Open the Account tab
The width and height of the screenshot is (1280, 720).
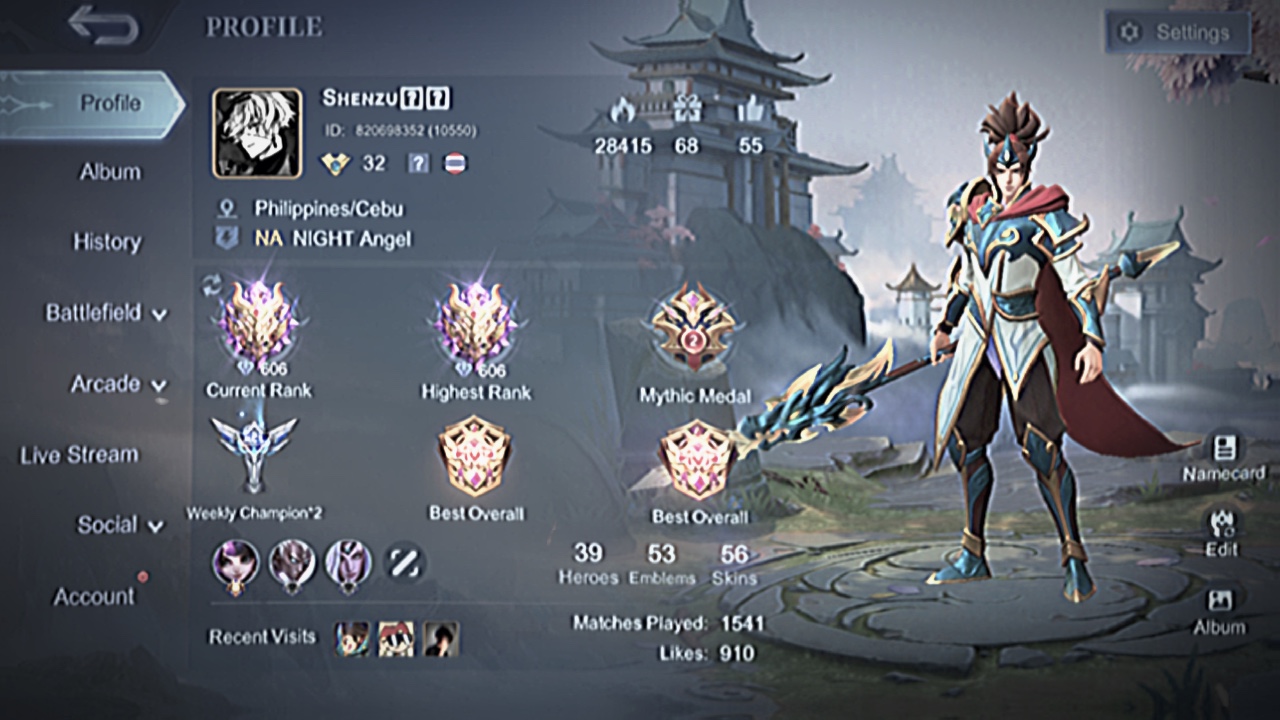coord(94,597)
